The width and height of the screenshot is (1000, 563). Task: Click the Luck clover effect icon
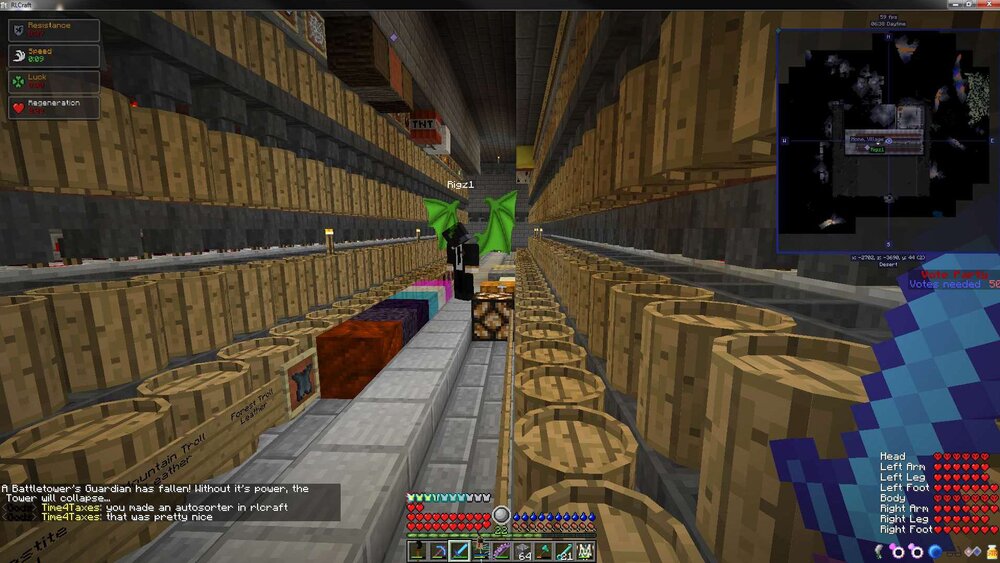pos(17,82)
